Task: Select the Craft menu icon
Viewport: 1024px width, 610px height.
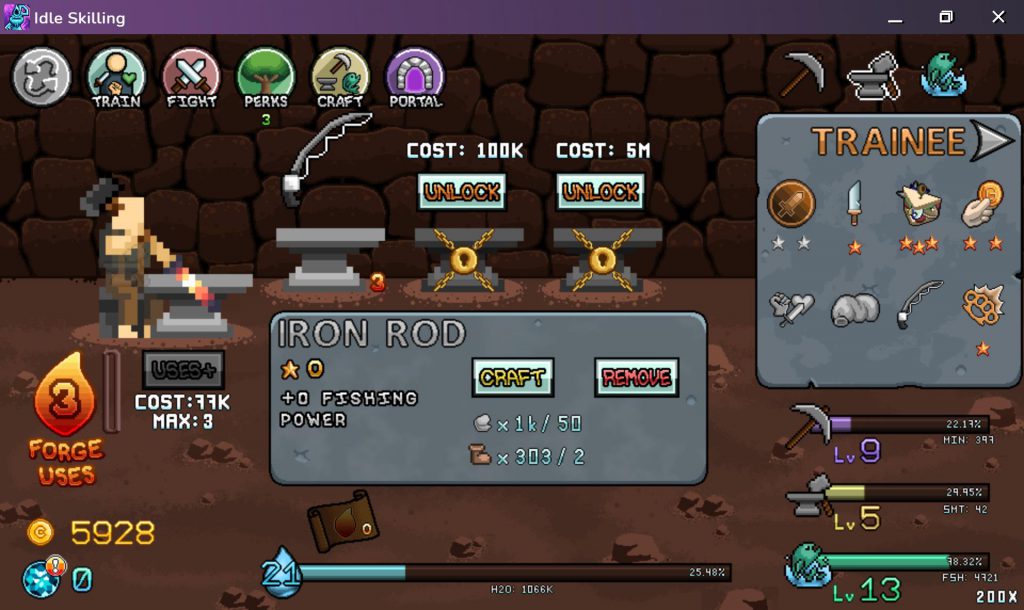Action: (340, 77)
